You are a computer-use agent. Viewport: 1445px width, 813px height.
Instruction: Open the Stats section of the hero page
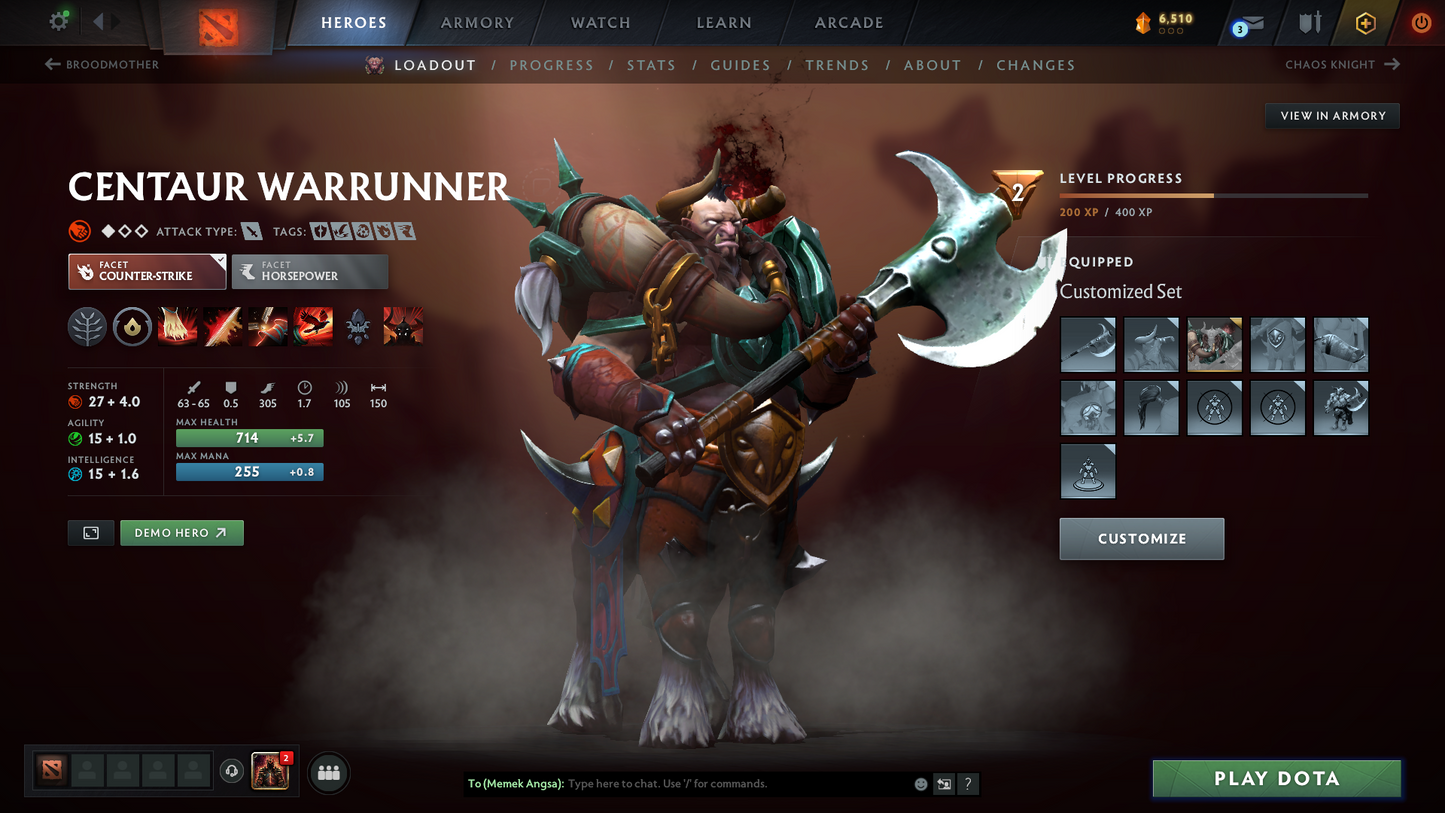pyautogui.click(x=651, y=65)
